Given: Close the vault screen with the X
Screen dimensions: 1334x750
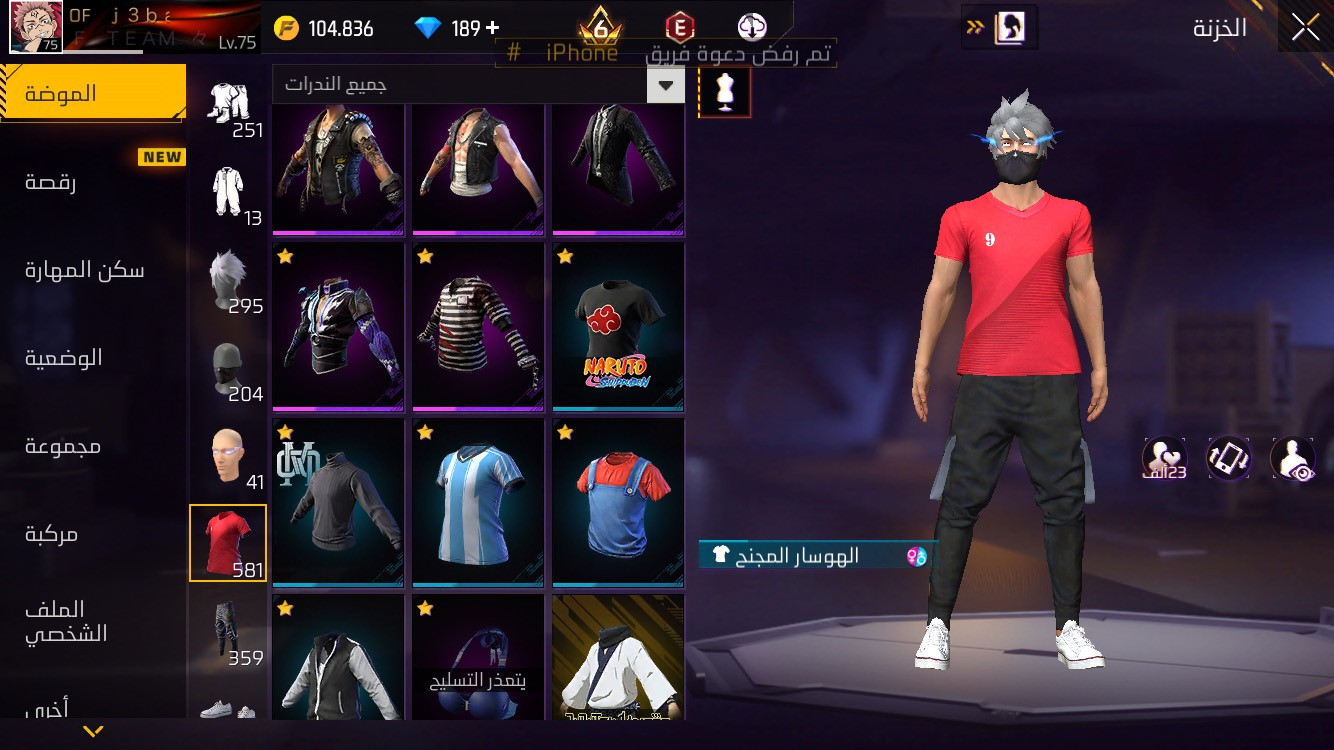Looking at the screenshot, I should pyautogui.click(x=1305, y=27).
